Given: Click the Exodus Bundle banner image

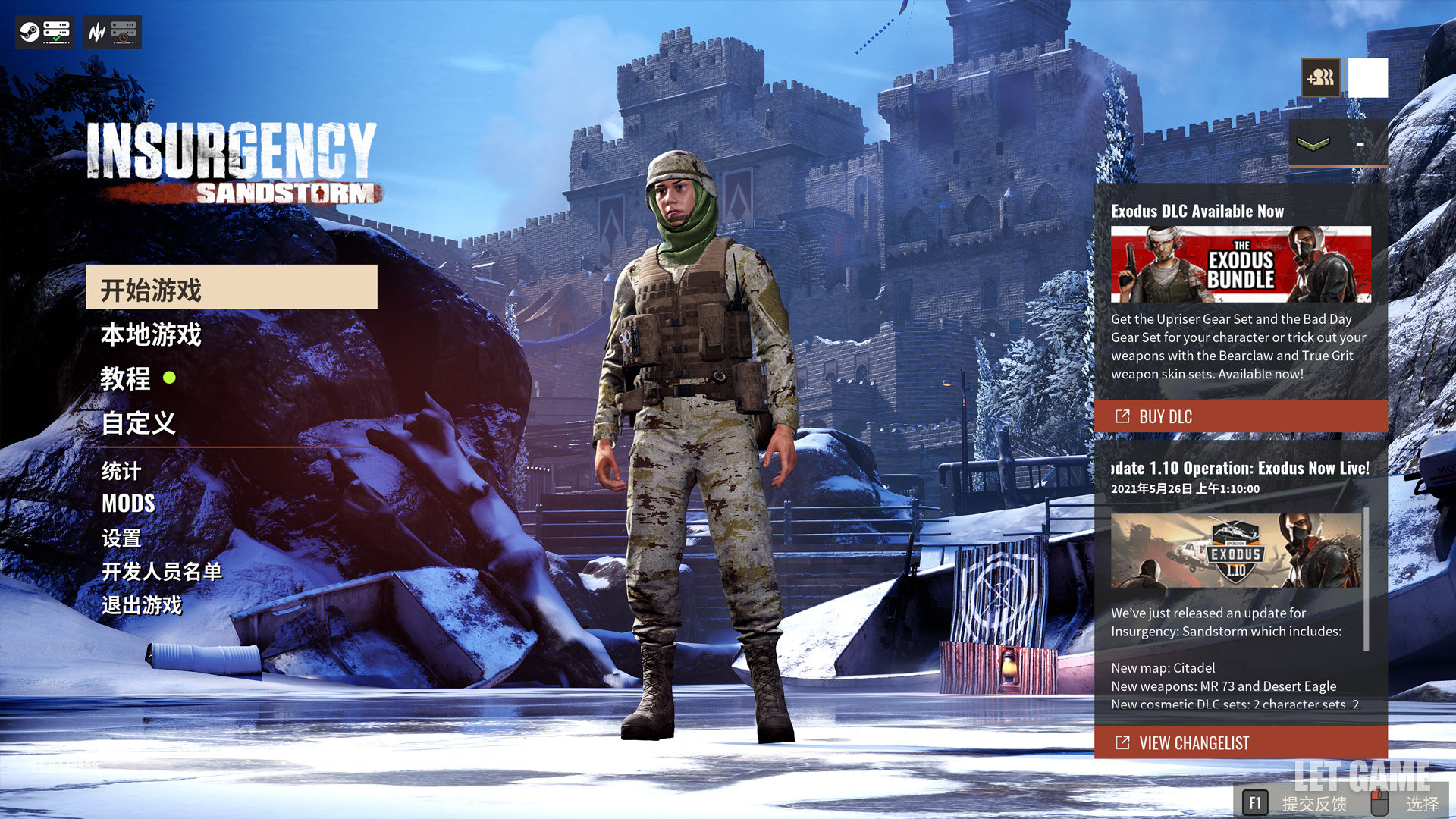Looking at the screenshot, I should (1241, 264).
